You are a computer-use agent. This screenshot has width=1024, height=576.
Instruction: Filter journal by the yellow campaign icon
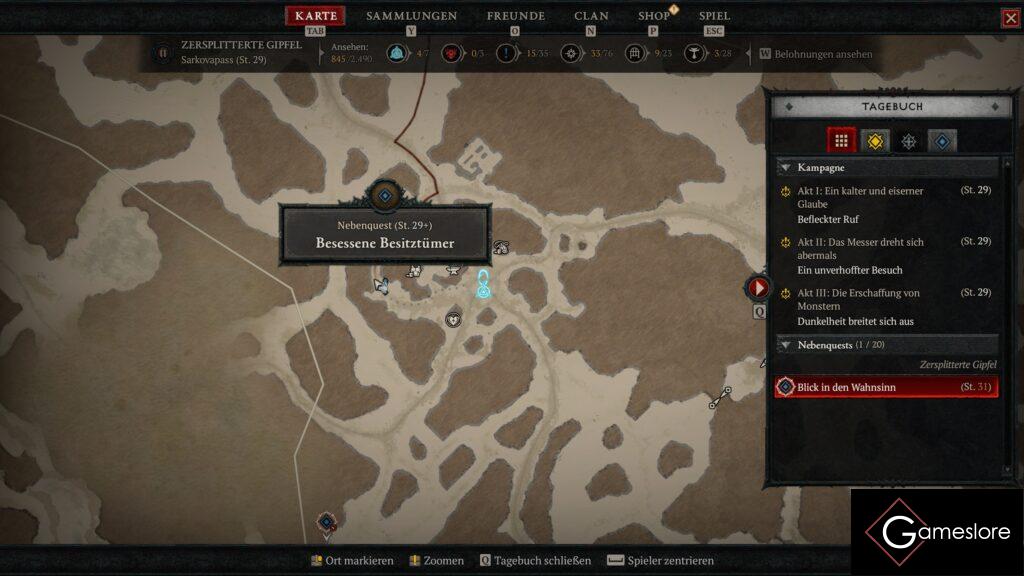875,141
